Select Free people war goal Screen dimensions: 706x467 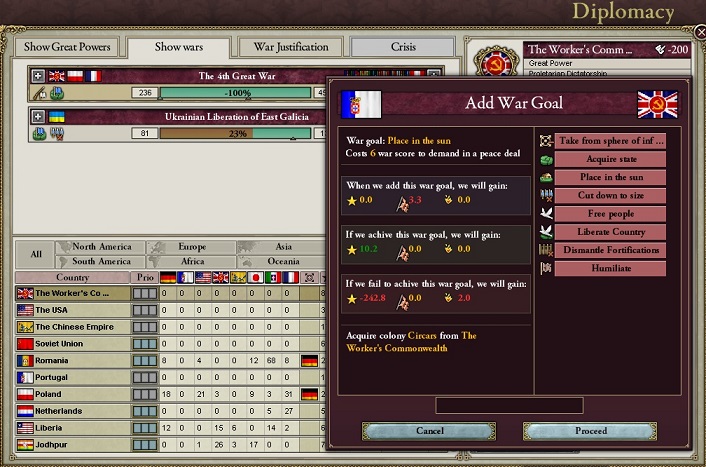[x=611, y=214]
